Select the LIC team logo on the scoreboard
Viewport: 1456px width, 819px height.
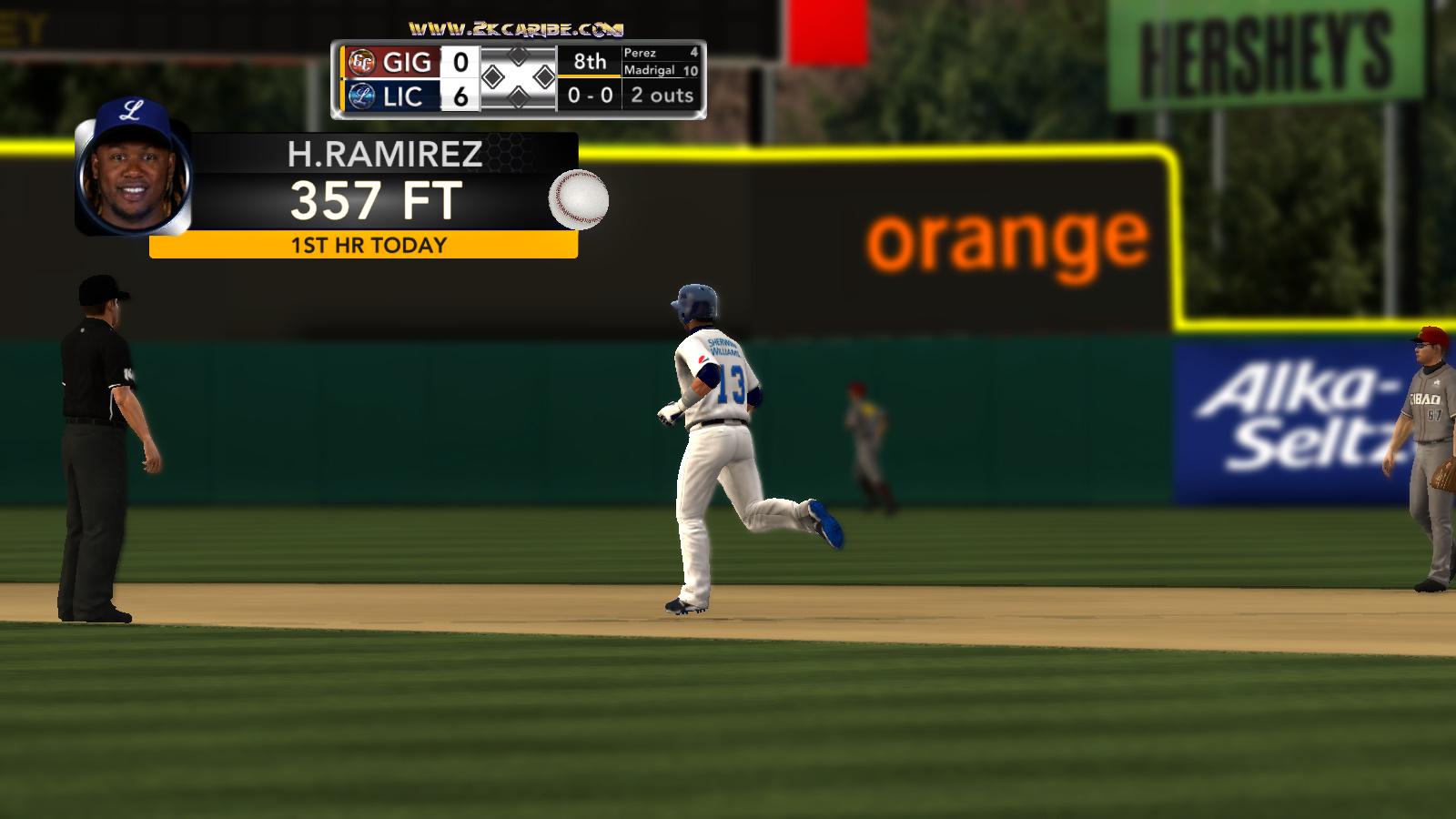click(x=361, y=96)
